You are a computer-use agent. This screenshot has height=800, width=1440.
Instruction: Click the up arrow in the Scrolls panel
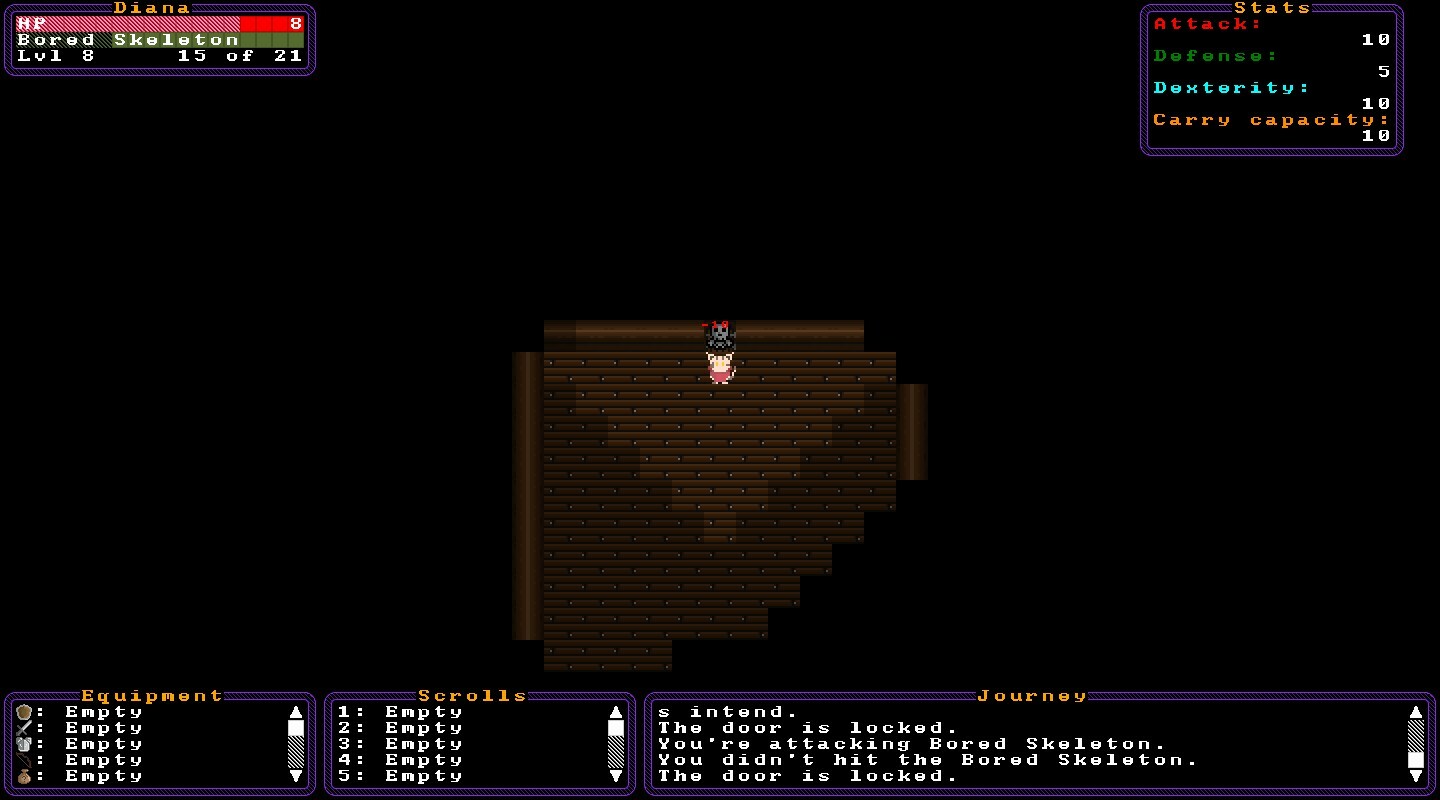(617, 711)
